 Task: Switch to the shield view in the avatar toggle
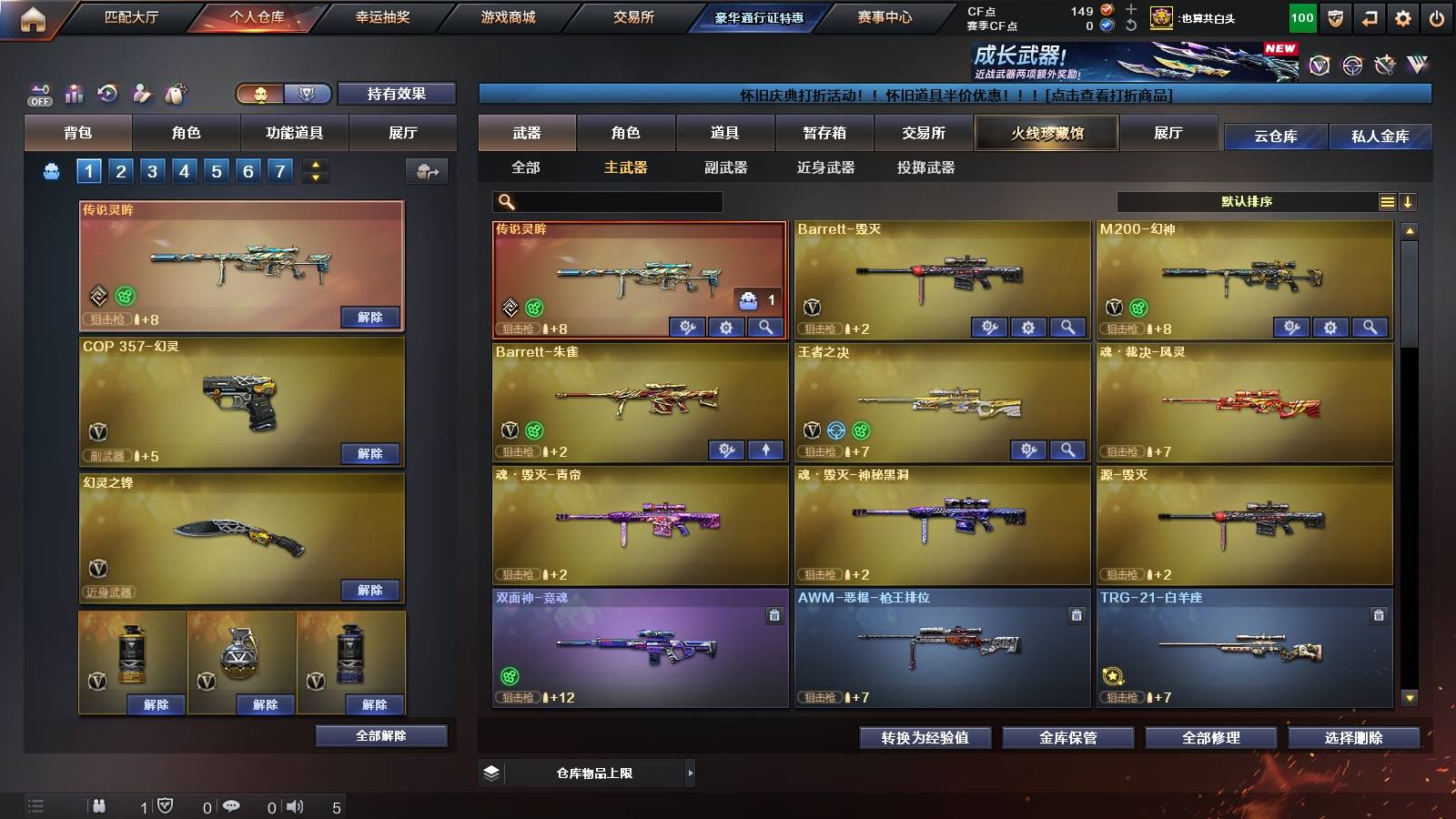(308, 95)
